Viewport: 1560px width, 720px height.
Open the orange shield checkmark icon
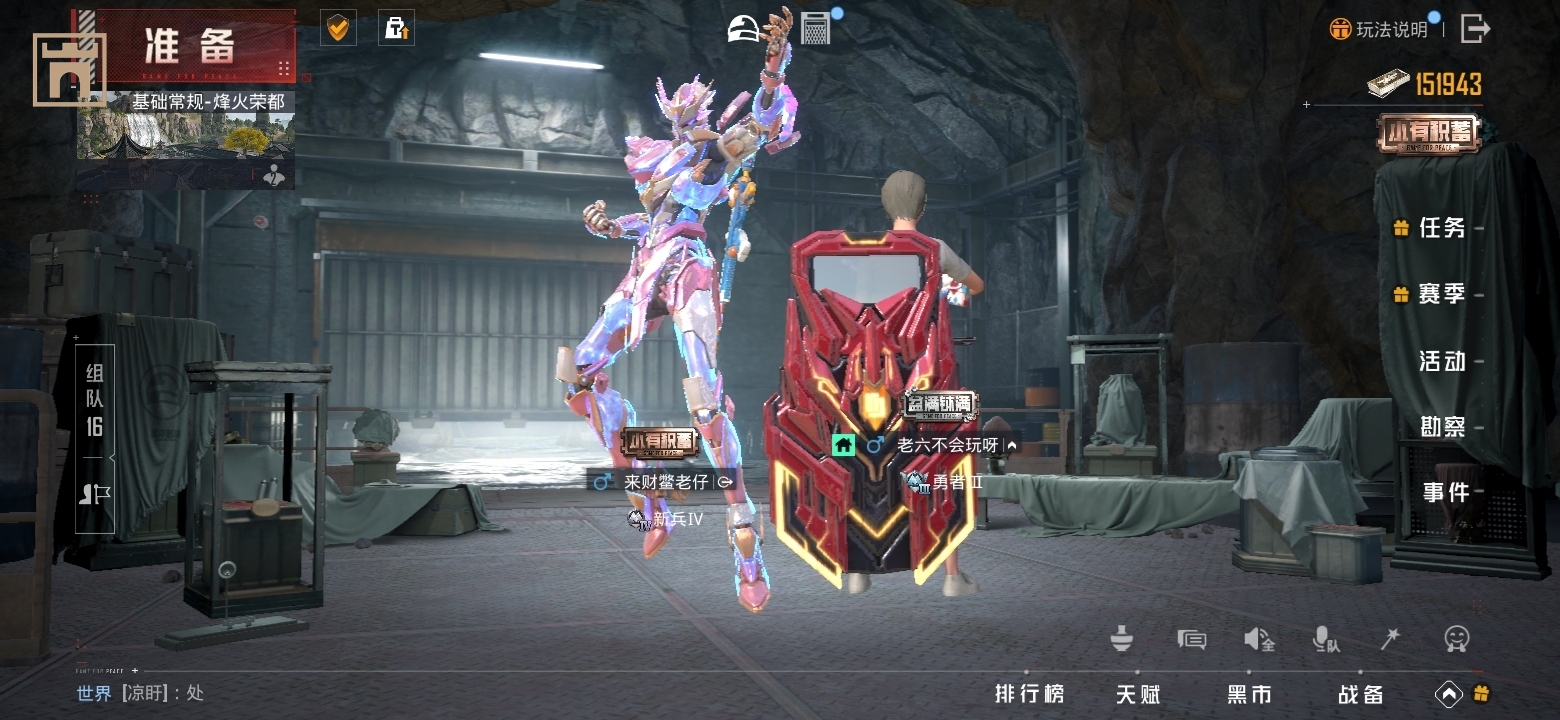(338, 28)
